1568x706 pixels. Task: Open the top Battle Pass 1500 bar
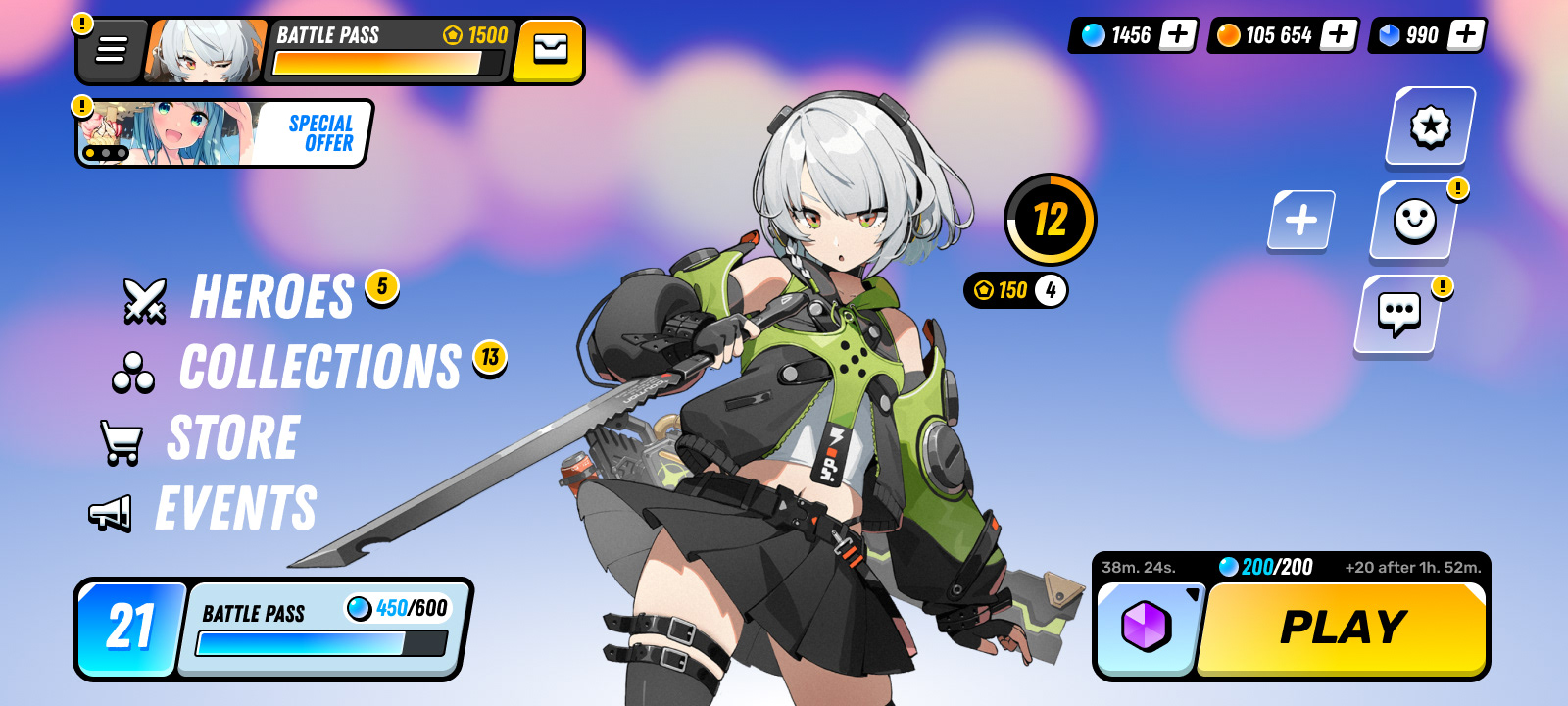pyautogui.click(x=388, y=50)
